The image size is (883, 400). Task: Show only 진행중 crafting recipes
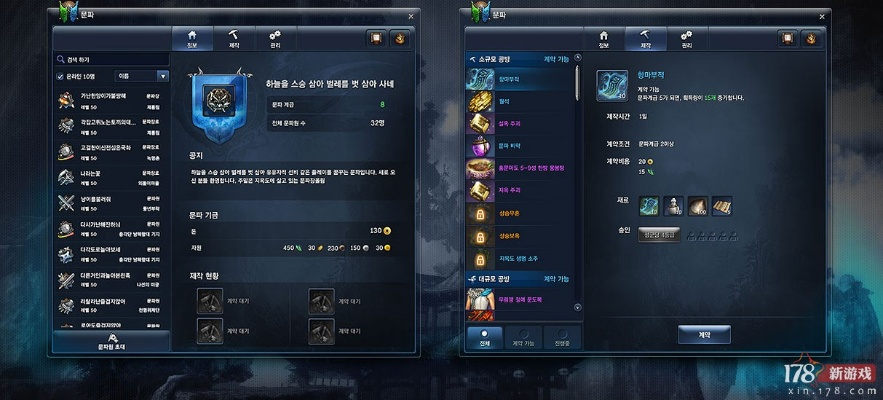point(561,337)
